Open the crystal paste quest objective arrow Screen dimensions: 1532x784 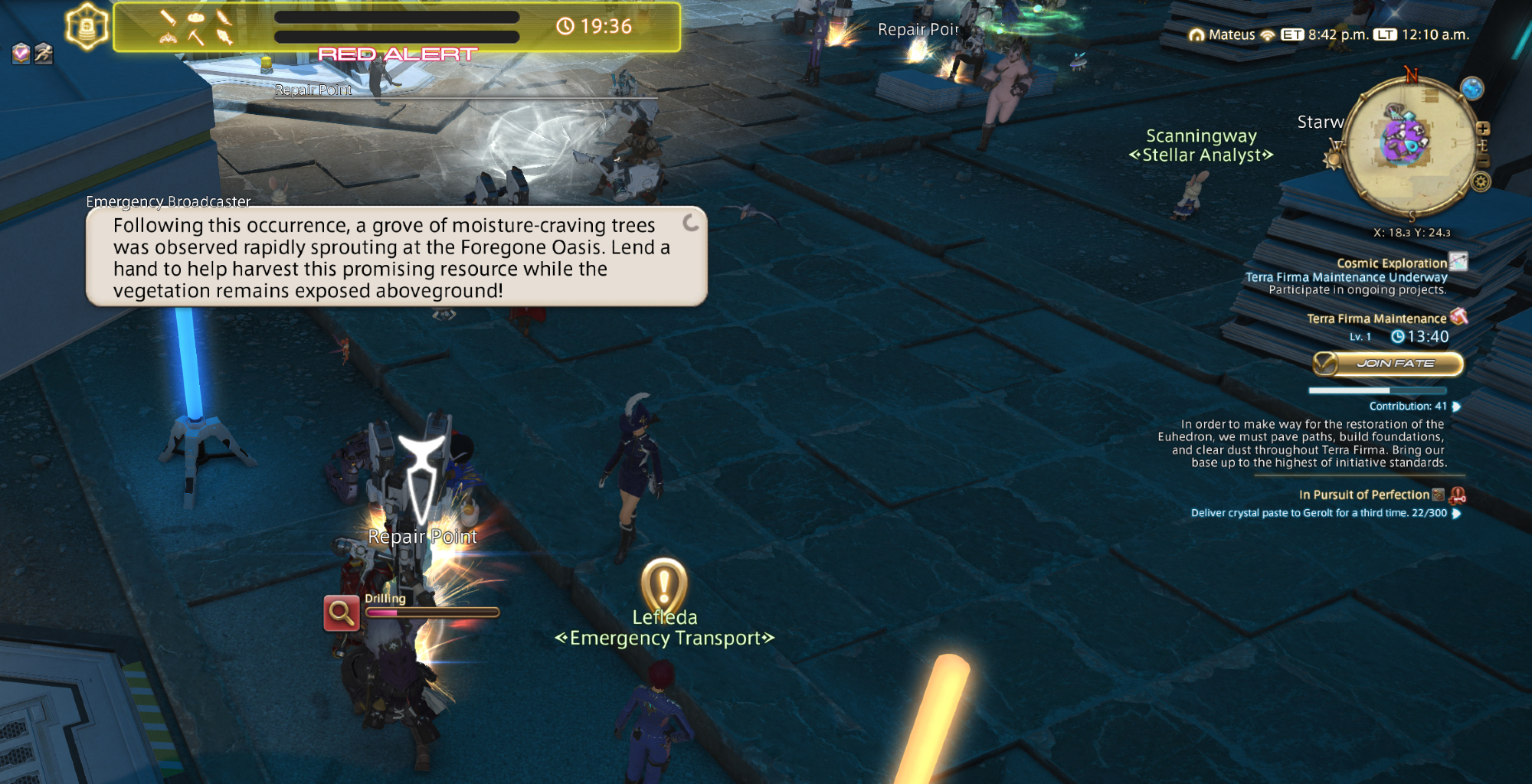(x=1456, y=514)
